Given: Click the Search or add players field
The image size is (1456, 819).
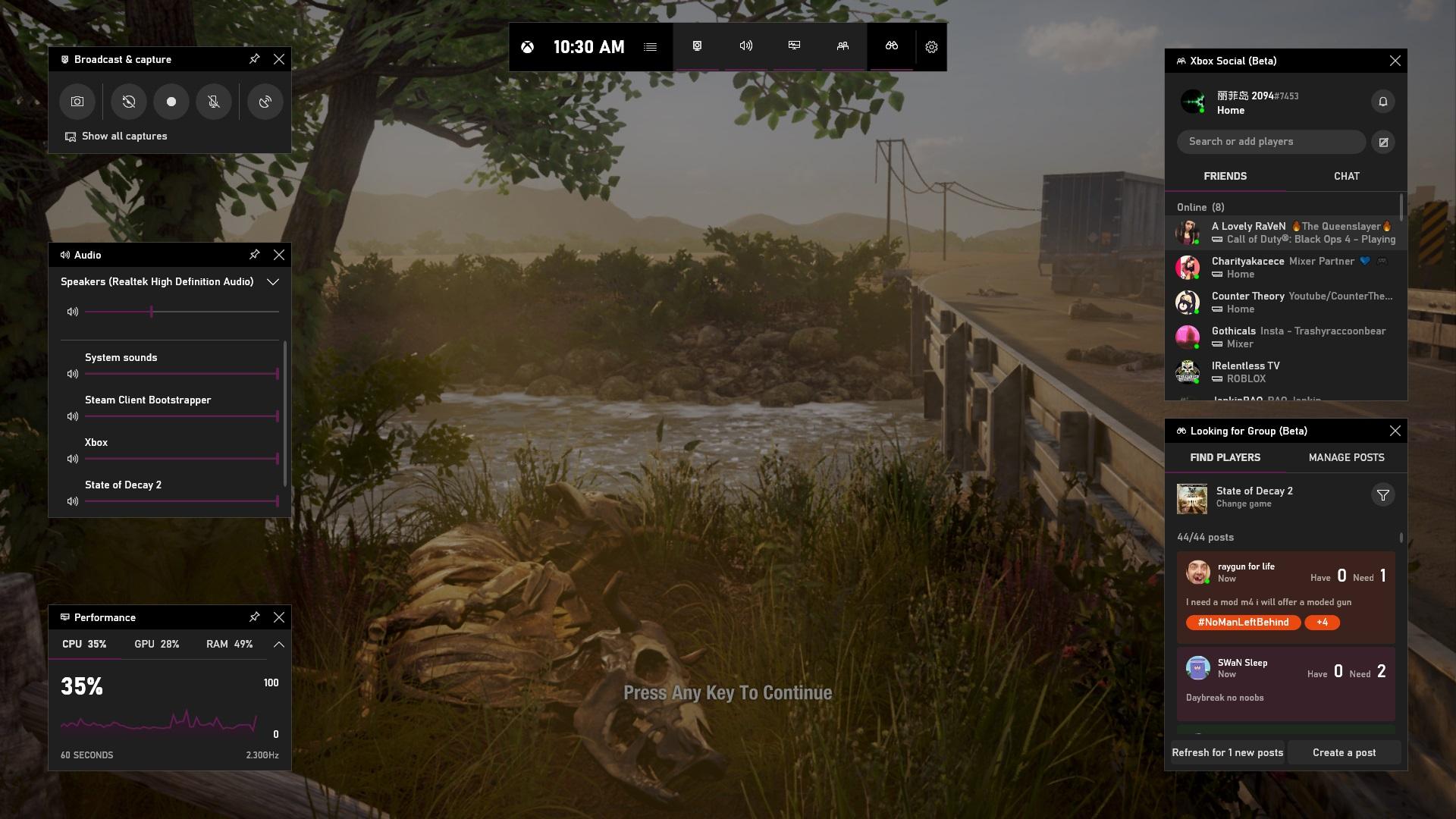Looking at the screenshot, I should click(x=1271, y=142).
